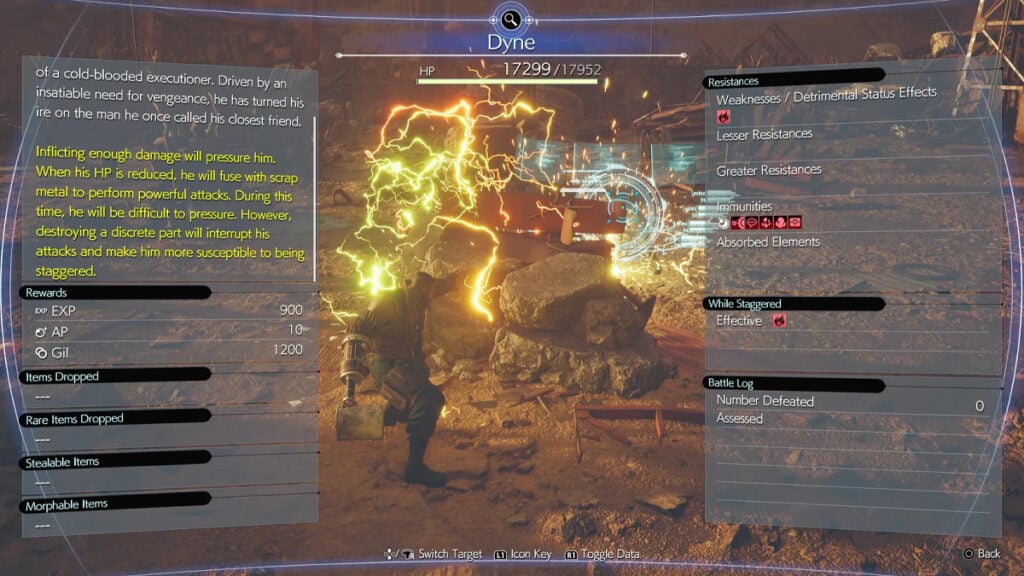Select the Toggle Data option
Viewport: 1024px width, 576px height.
pyautogui.click(x=603, y=554)
